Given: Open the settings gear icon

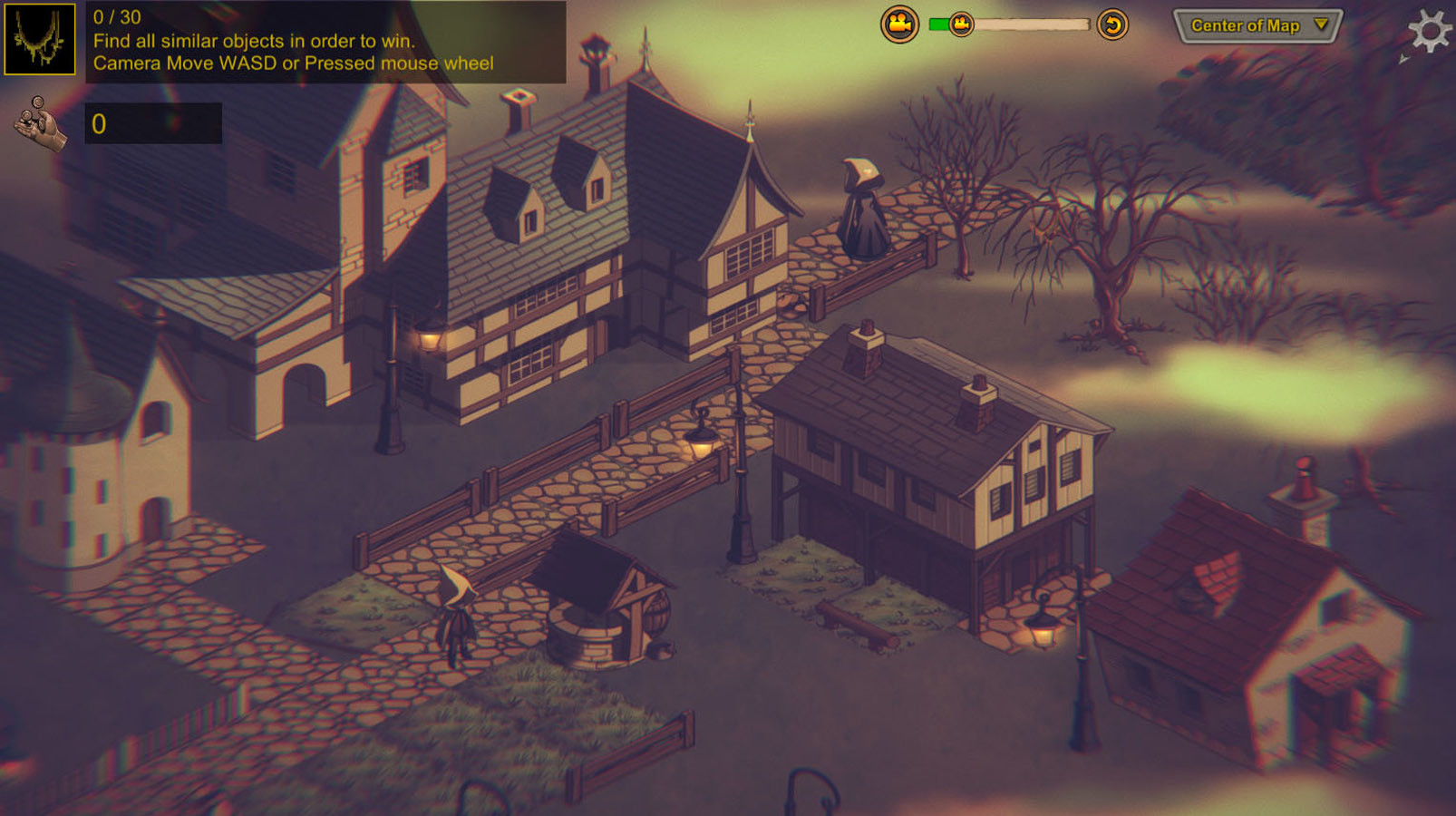Looking at the screenshot, I should 1431,30.
